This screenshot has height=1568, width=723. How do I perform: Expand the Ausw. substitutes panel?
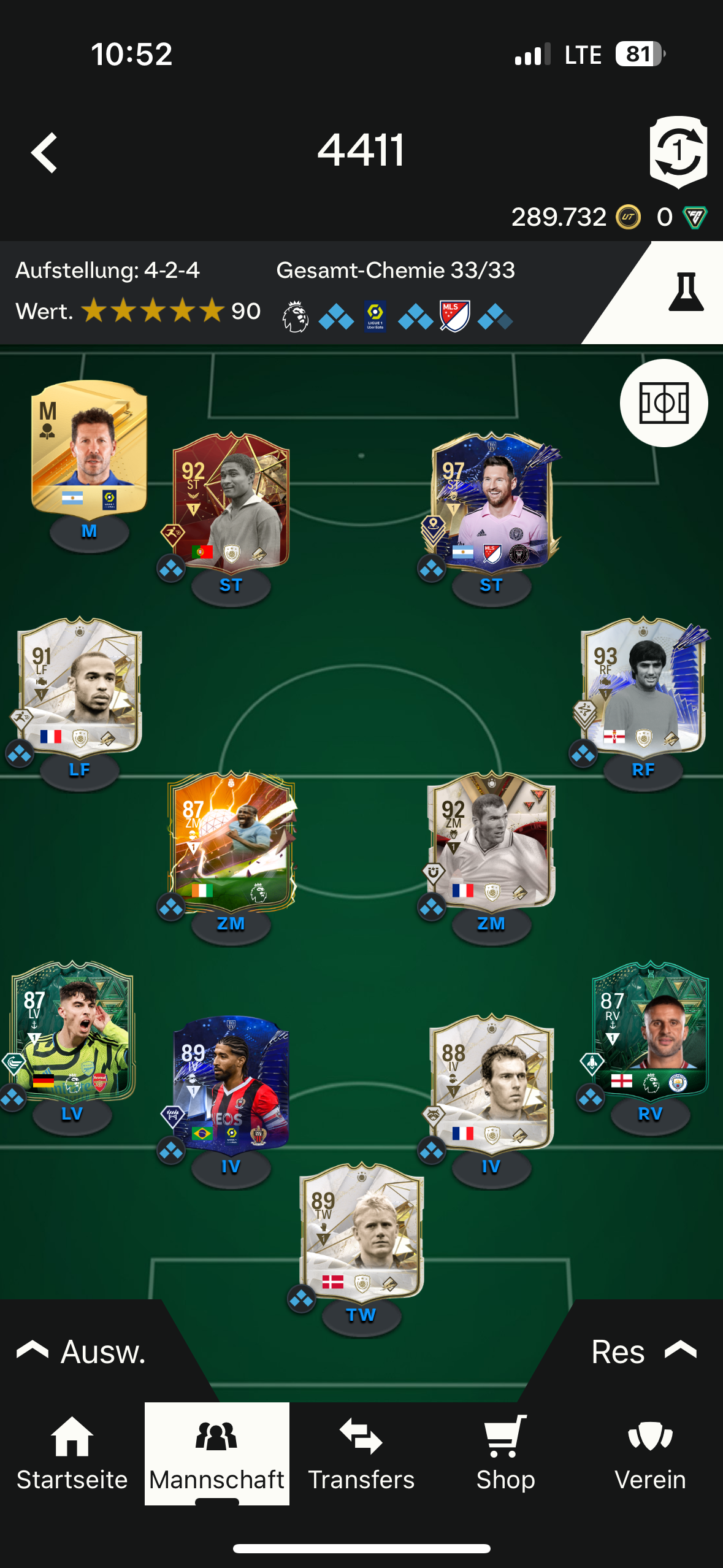coord(83,1351)
